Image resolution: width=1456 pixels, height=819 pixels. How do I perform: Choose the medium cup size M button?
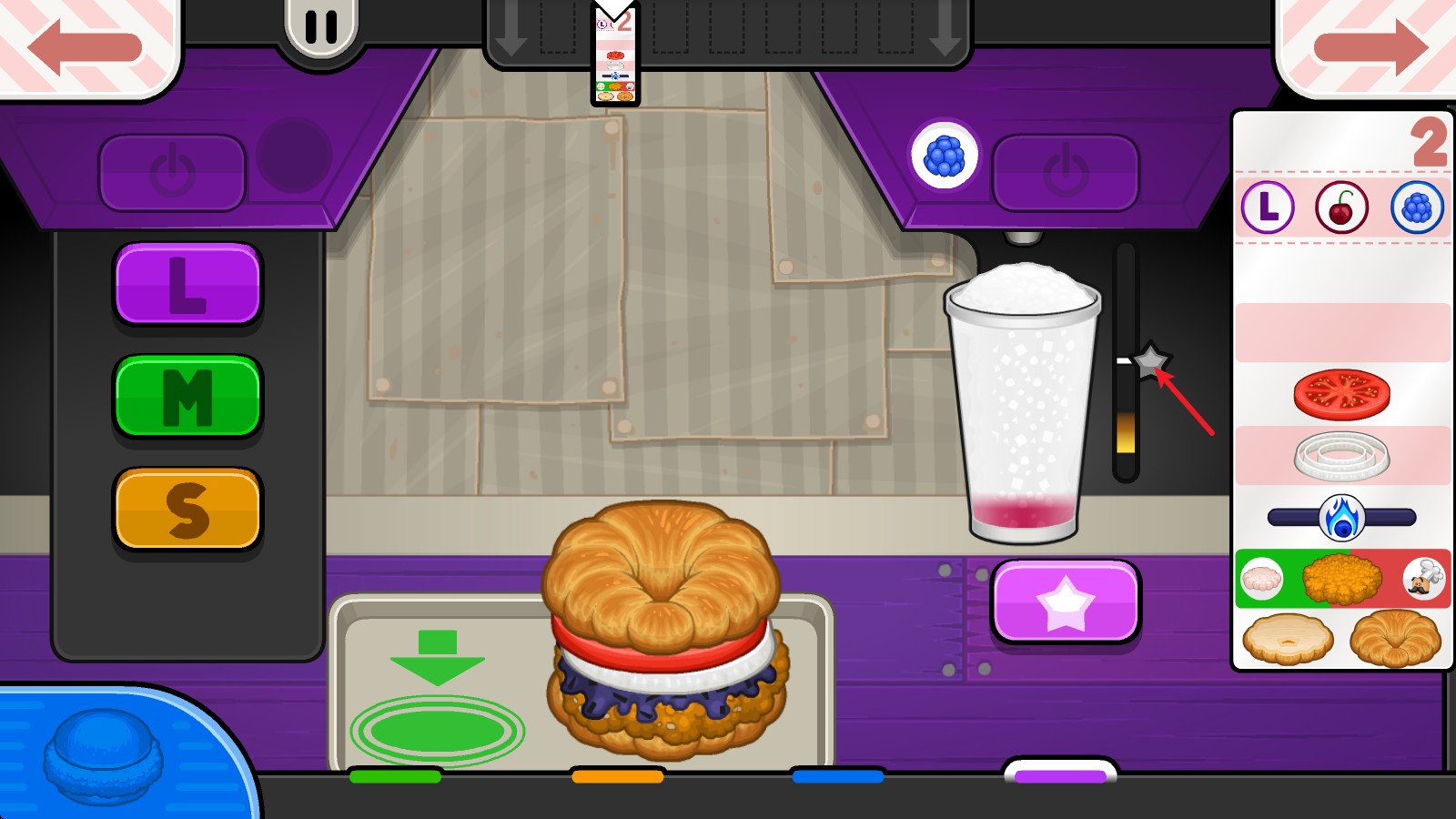pos(187,397)
